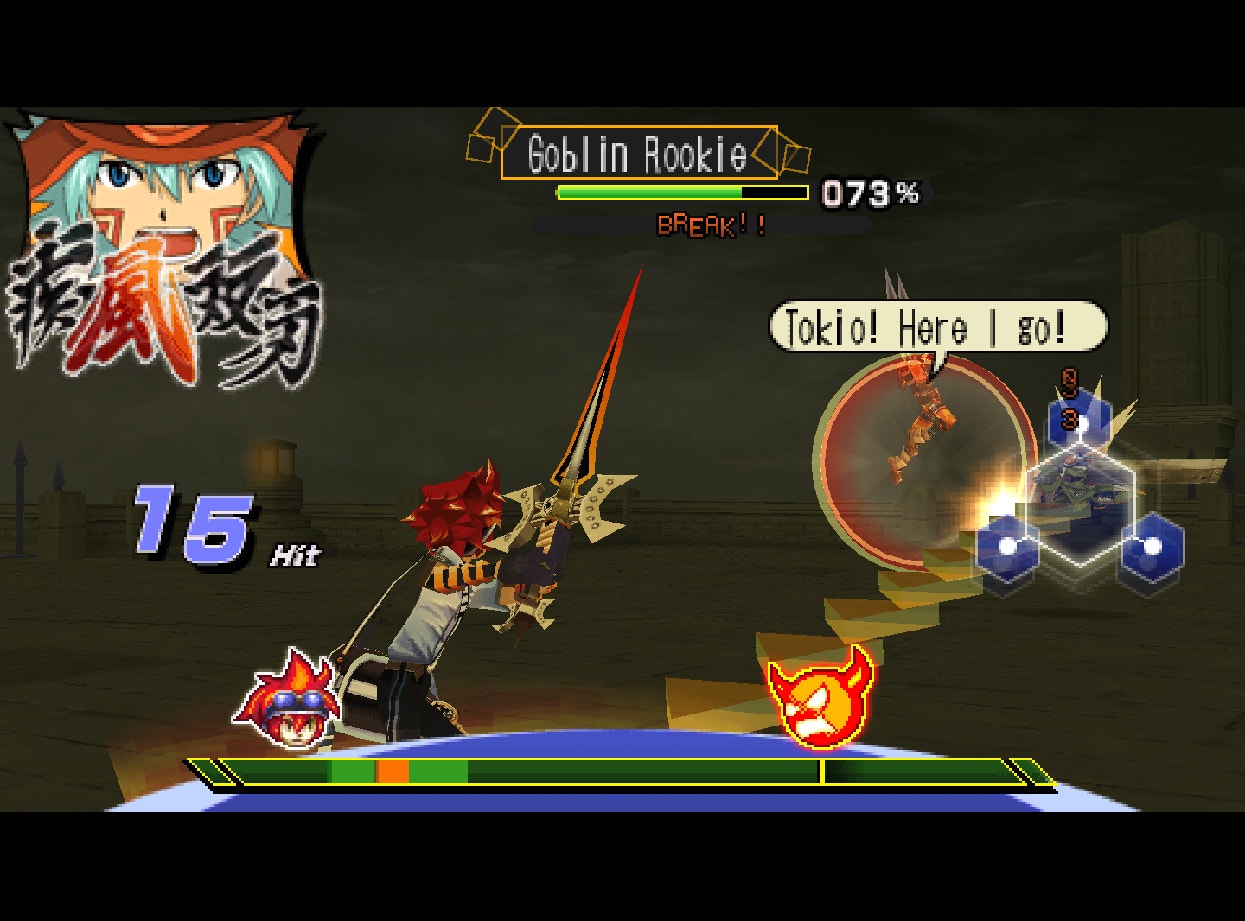1245x921 pixels.
Task: Click the "Tokio! Here I go!" speech bubble
Action: tap(937, 328)
